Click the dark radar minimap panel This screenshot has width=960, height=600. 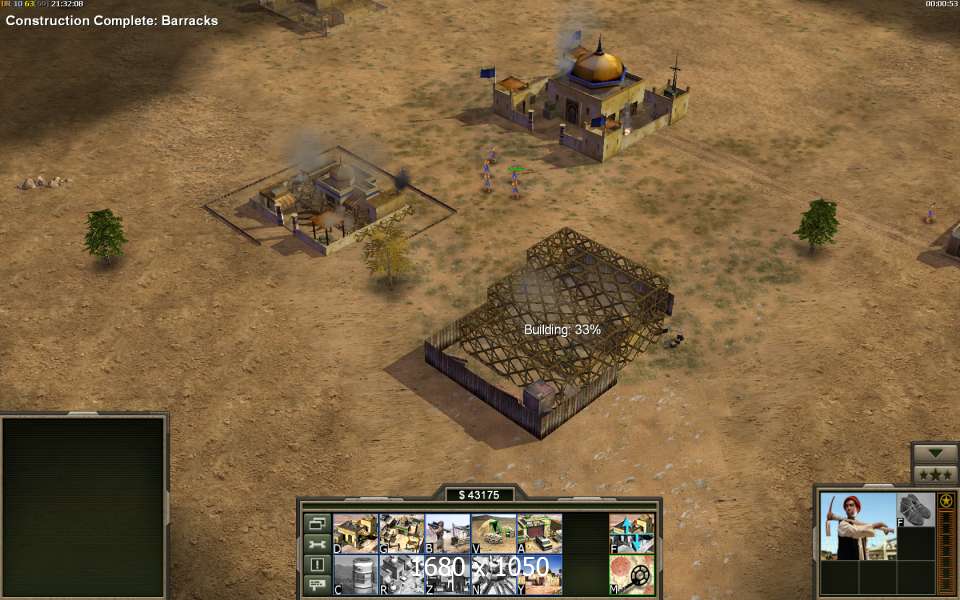click(x=83, y=507)
